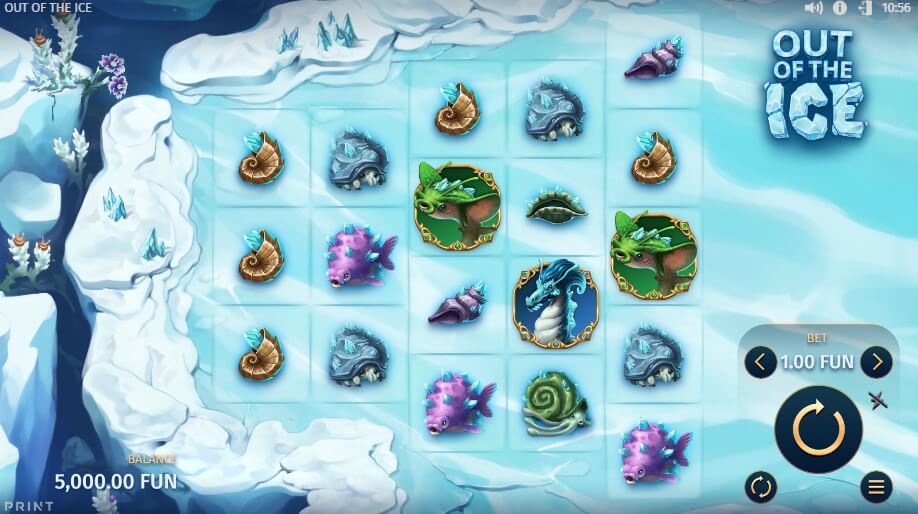918x514 pixels.
Task: Decrease the bet with the left arrow
Action: [x=760, y=362]
